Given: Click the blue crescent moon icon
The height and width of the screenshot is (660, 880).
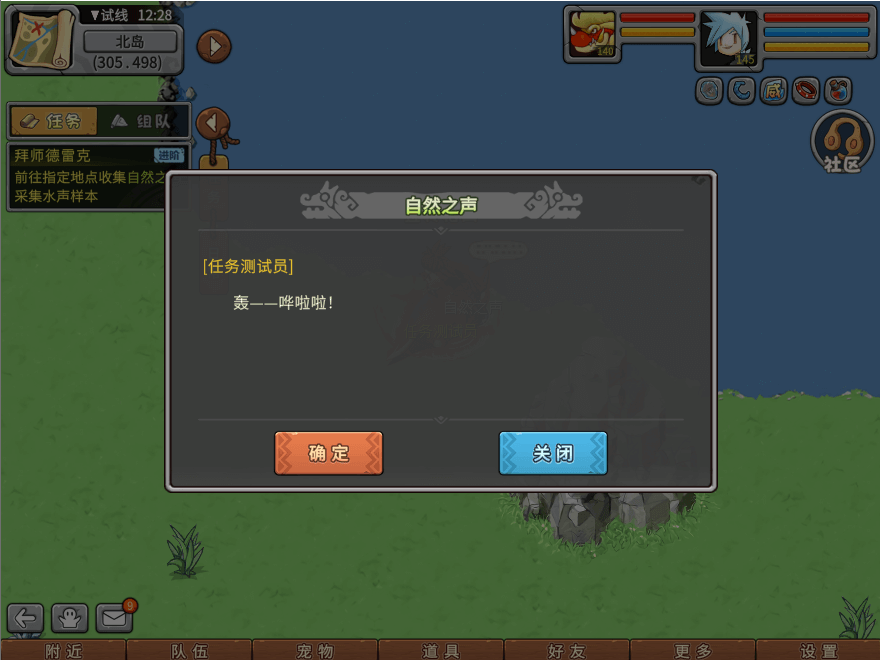Looking at the screenshot, I should click(741, 91).
